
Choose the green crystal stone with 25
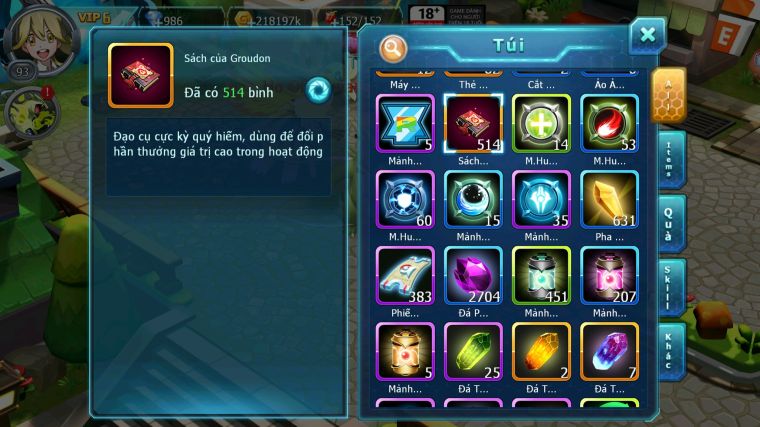[x=473, y=351]
